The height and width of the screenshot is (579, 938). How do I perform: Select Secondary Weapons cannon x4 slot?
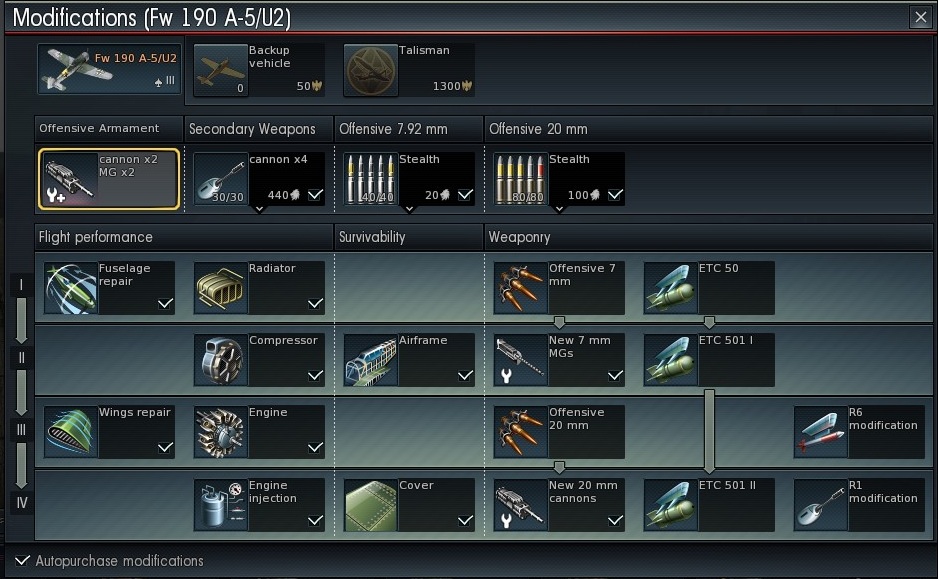point(258,179)
